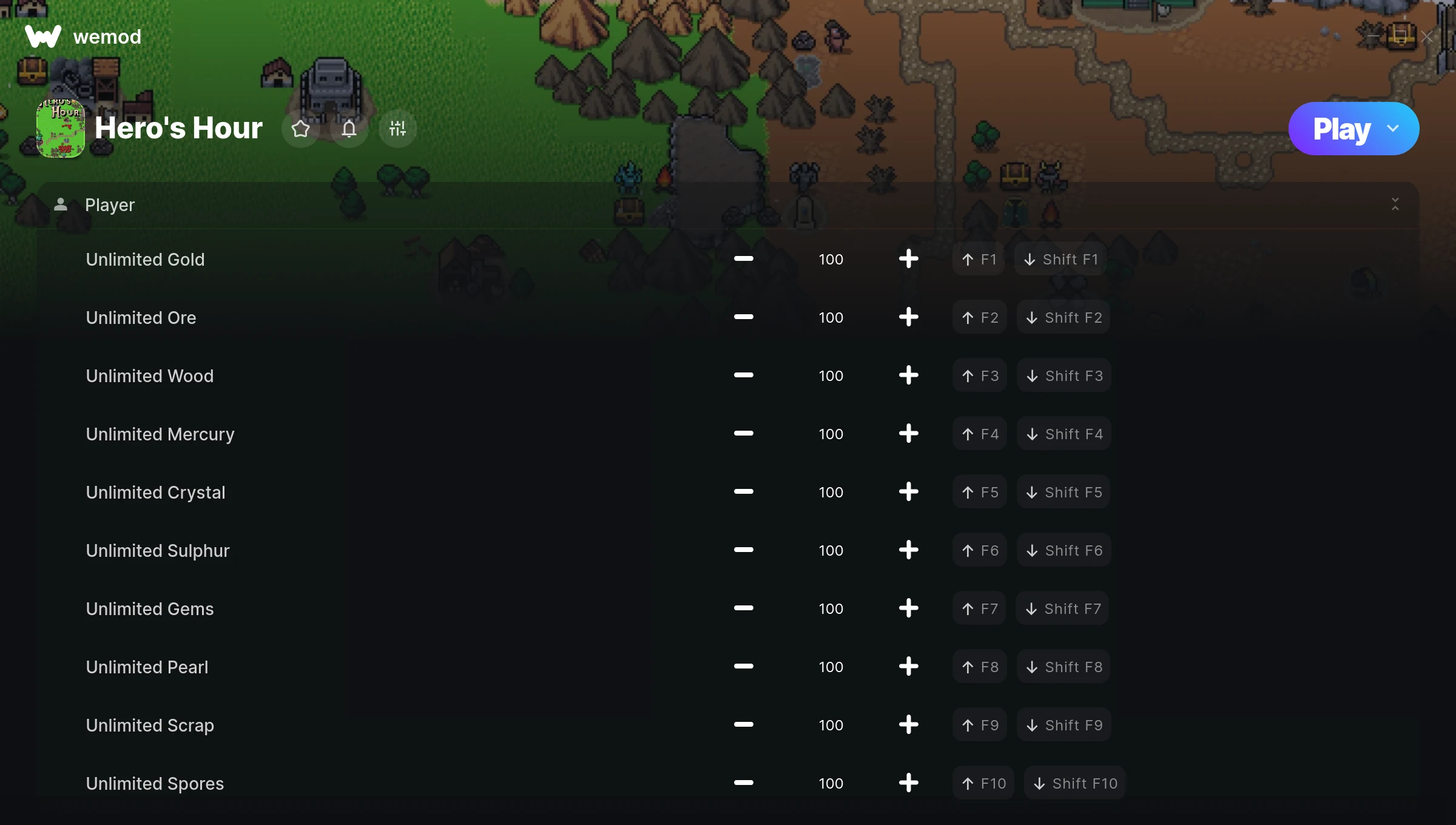Collapse the Player section

click(1395, 204)
